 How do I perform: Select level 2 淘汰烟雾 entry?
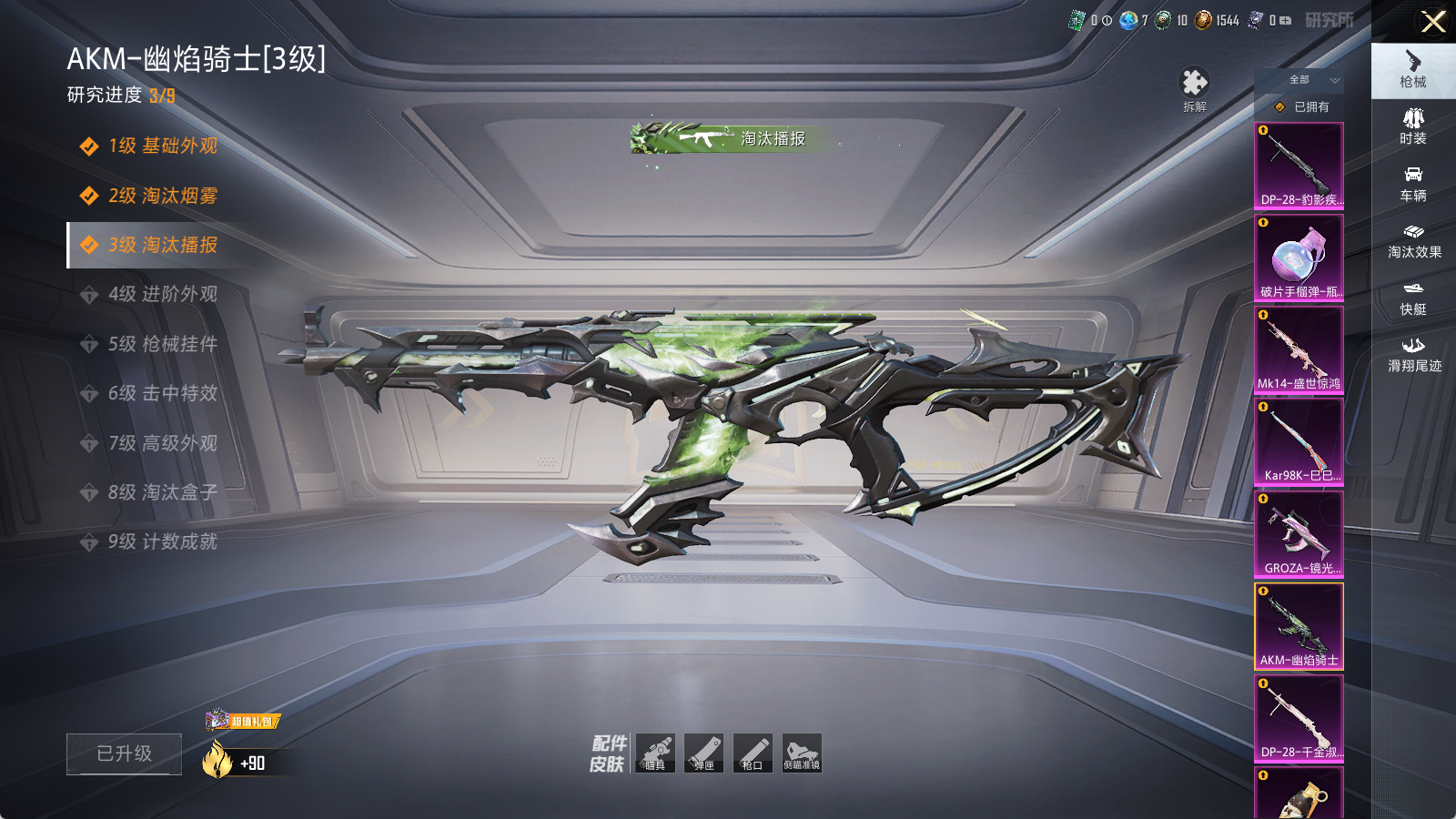(162, 196)
